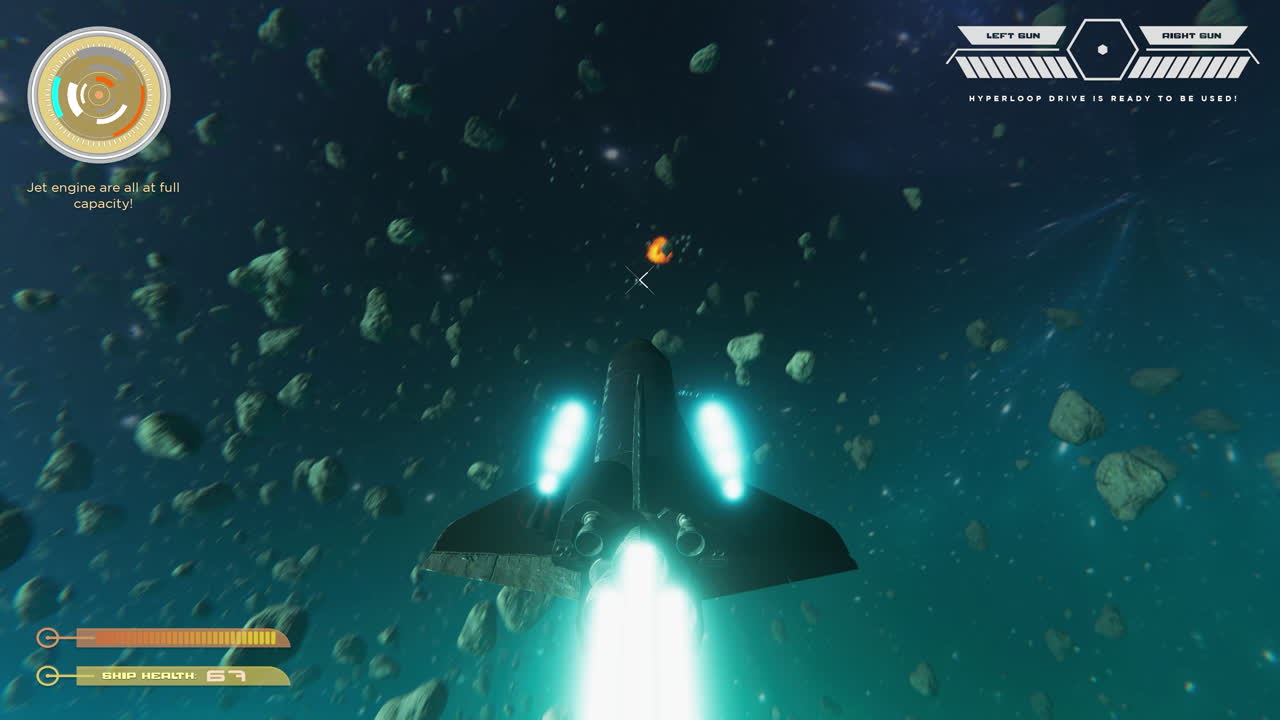This screenshot has height=720, width=1280.
Task: Click the hexagon emblem between the gun meters
Action: click(1102, 50)
